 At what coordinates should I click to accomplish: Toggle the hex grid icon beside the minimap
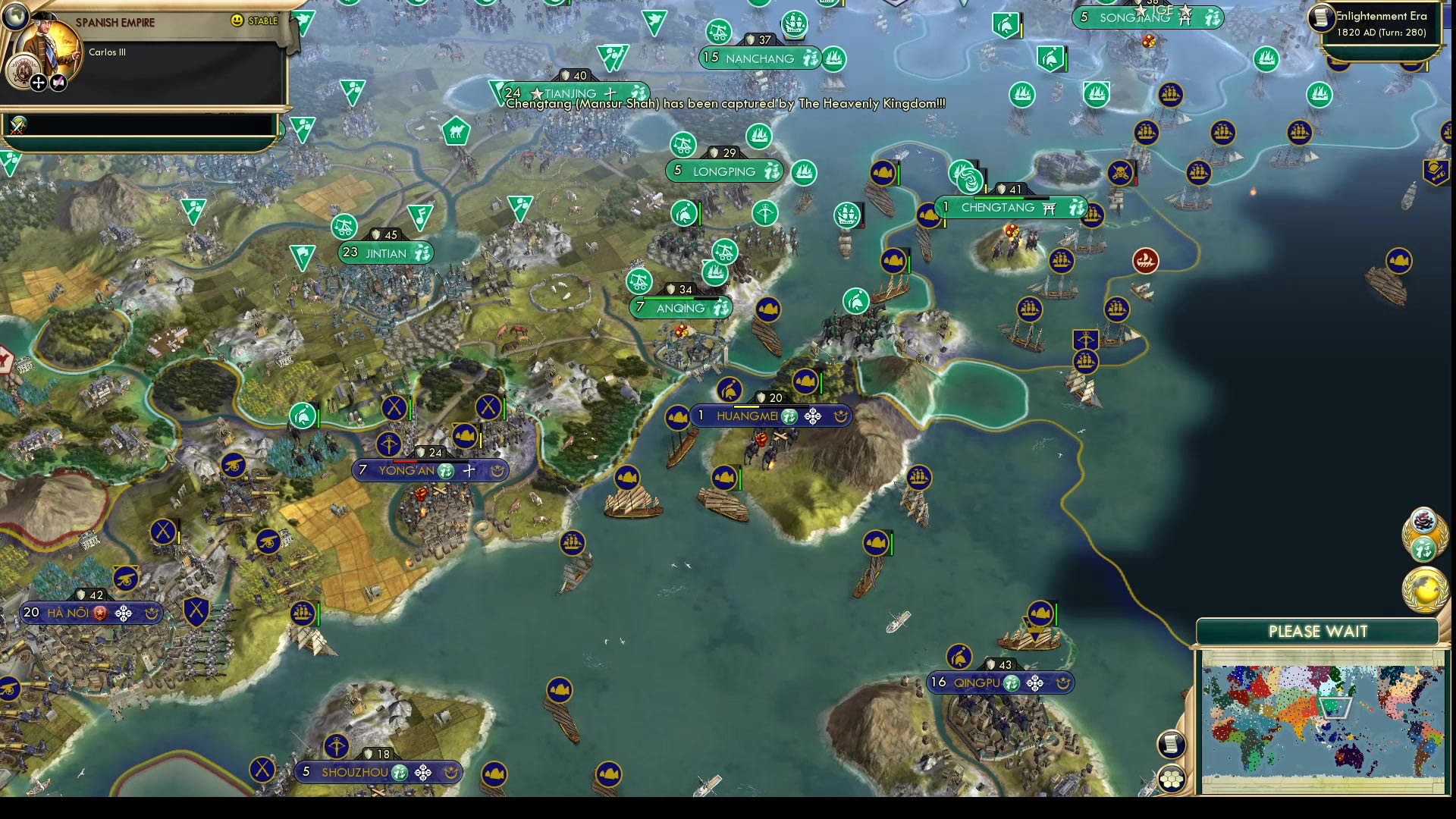pyautogui.click(x=1172, y=779)
